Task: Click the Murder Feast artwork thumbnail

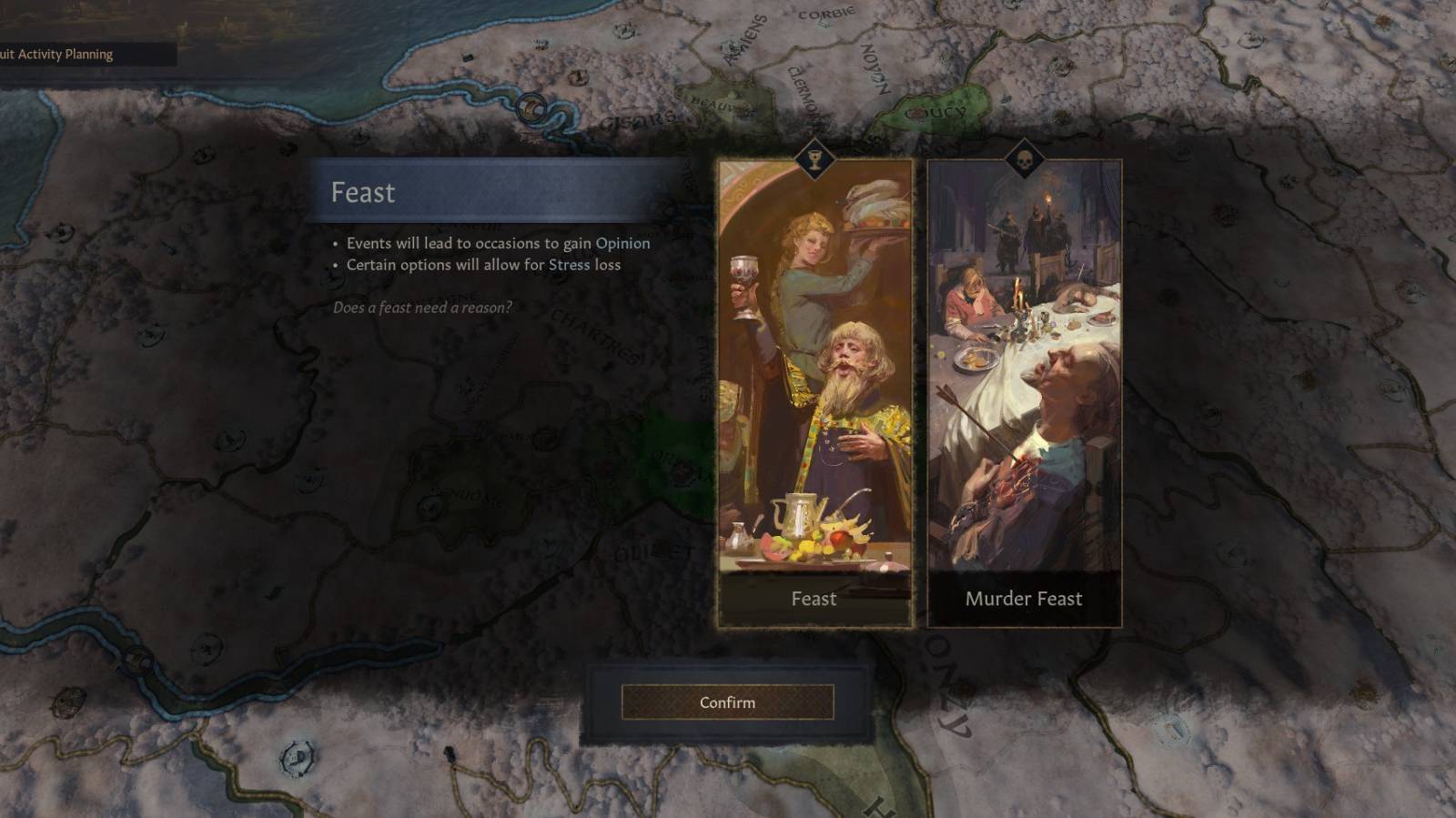Action: coord(1023,364)
